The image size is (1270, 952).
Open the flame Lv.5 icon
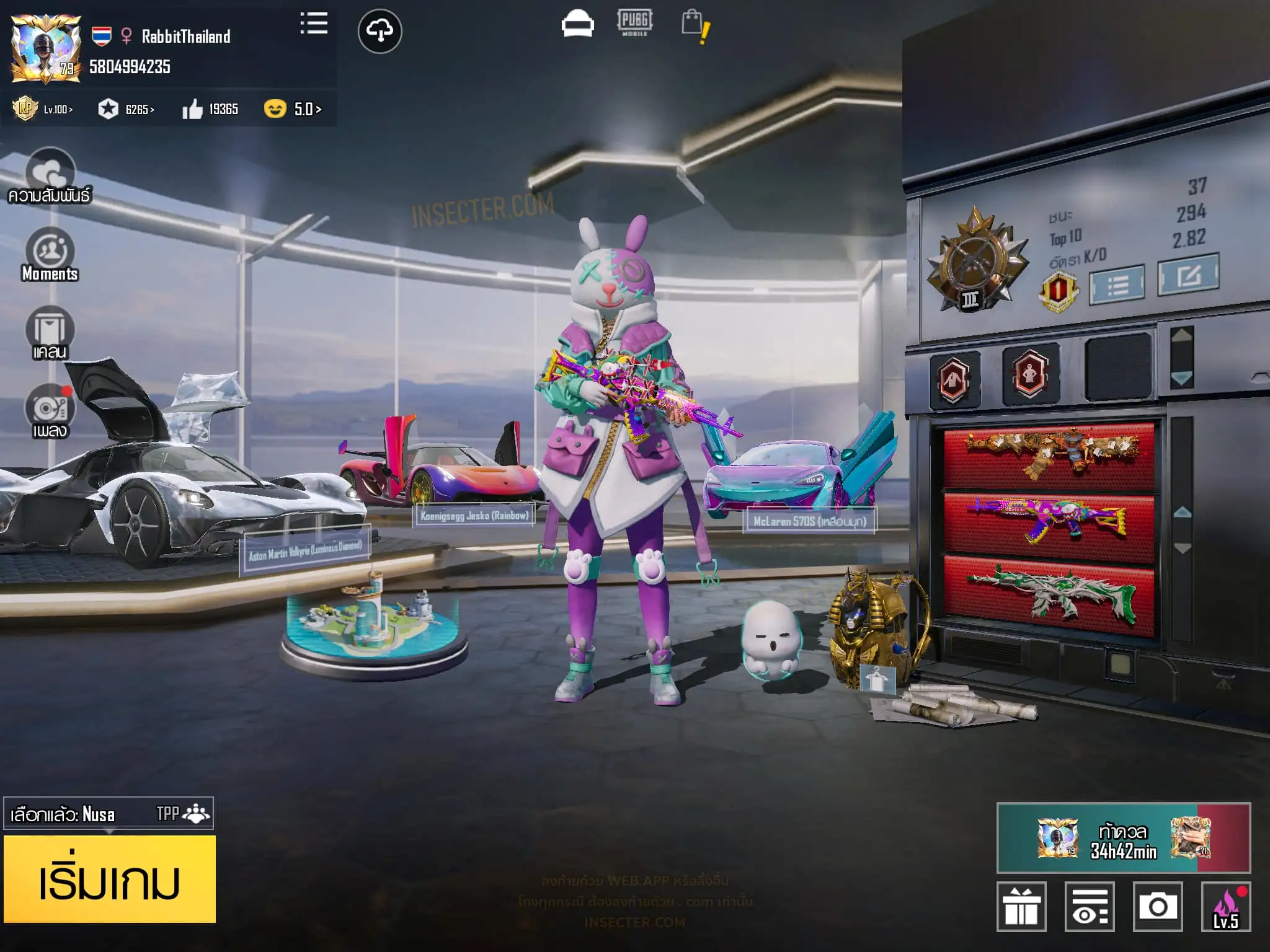coord(1226,907)
